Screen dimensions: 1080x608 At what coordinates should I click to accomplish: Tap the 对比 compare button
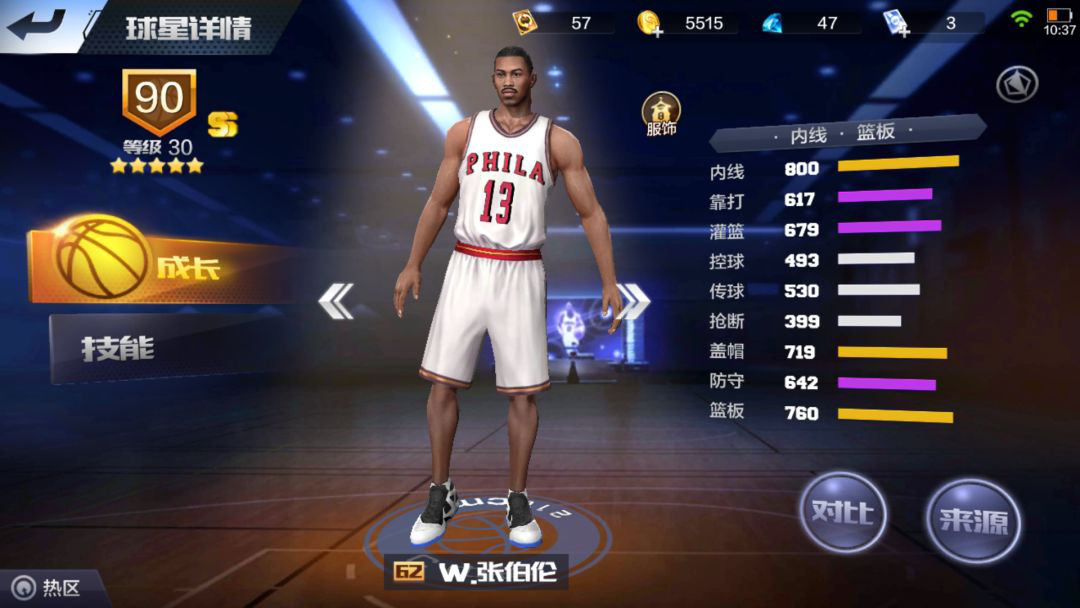842,513
